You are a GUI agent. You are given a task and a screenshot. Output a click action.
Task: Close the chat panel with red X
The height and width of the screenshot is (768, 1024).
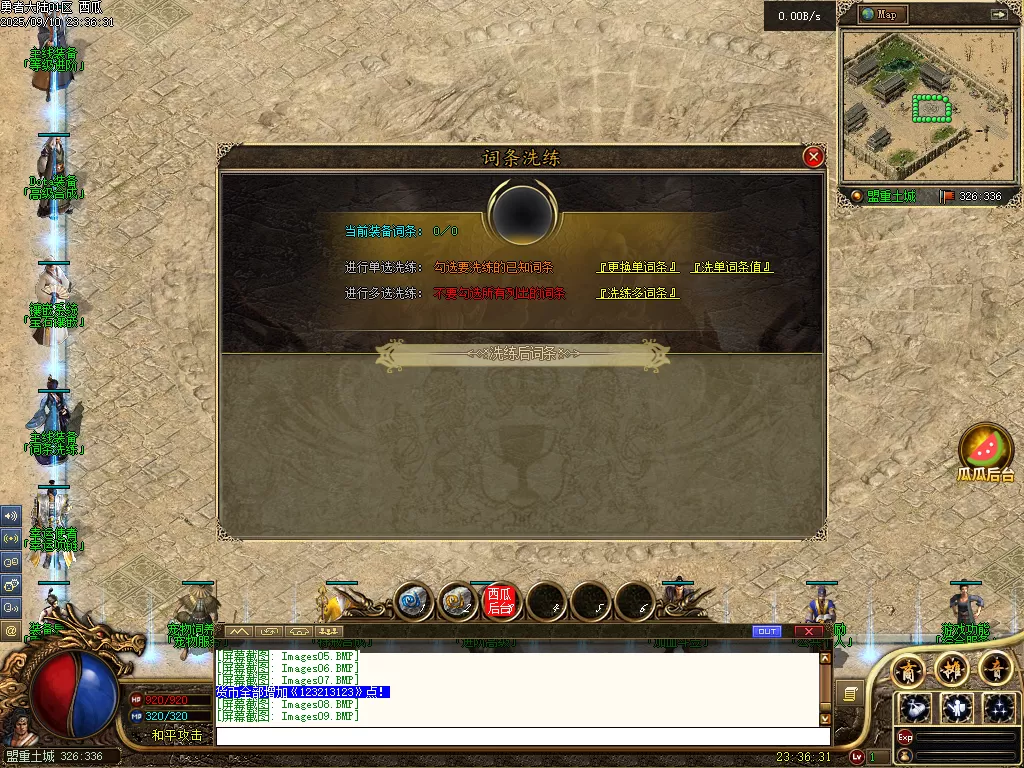click(x=808, y=631)
